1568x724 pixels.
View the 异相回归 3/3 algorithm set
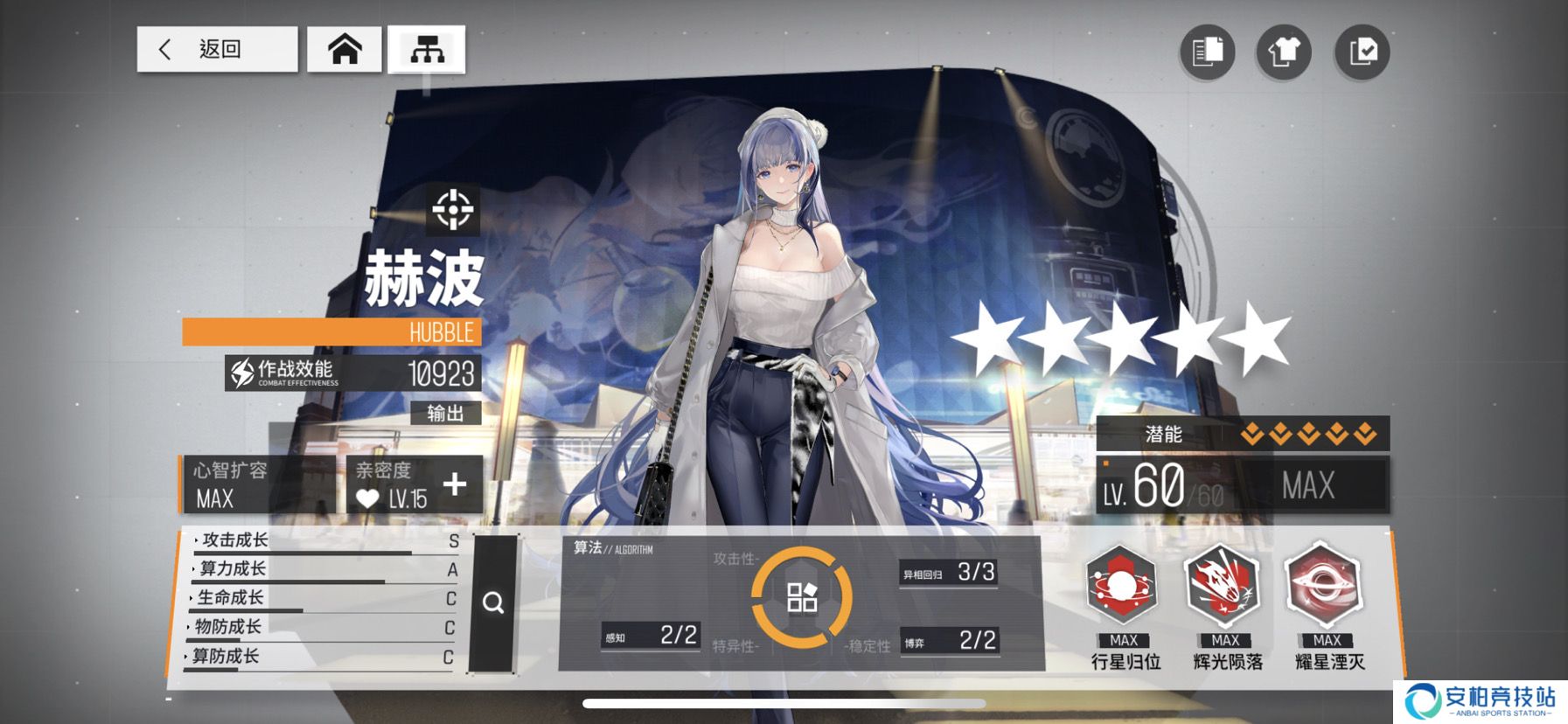pyautogui.click(x=949, y=573)
